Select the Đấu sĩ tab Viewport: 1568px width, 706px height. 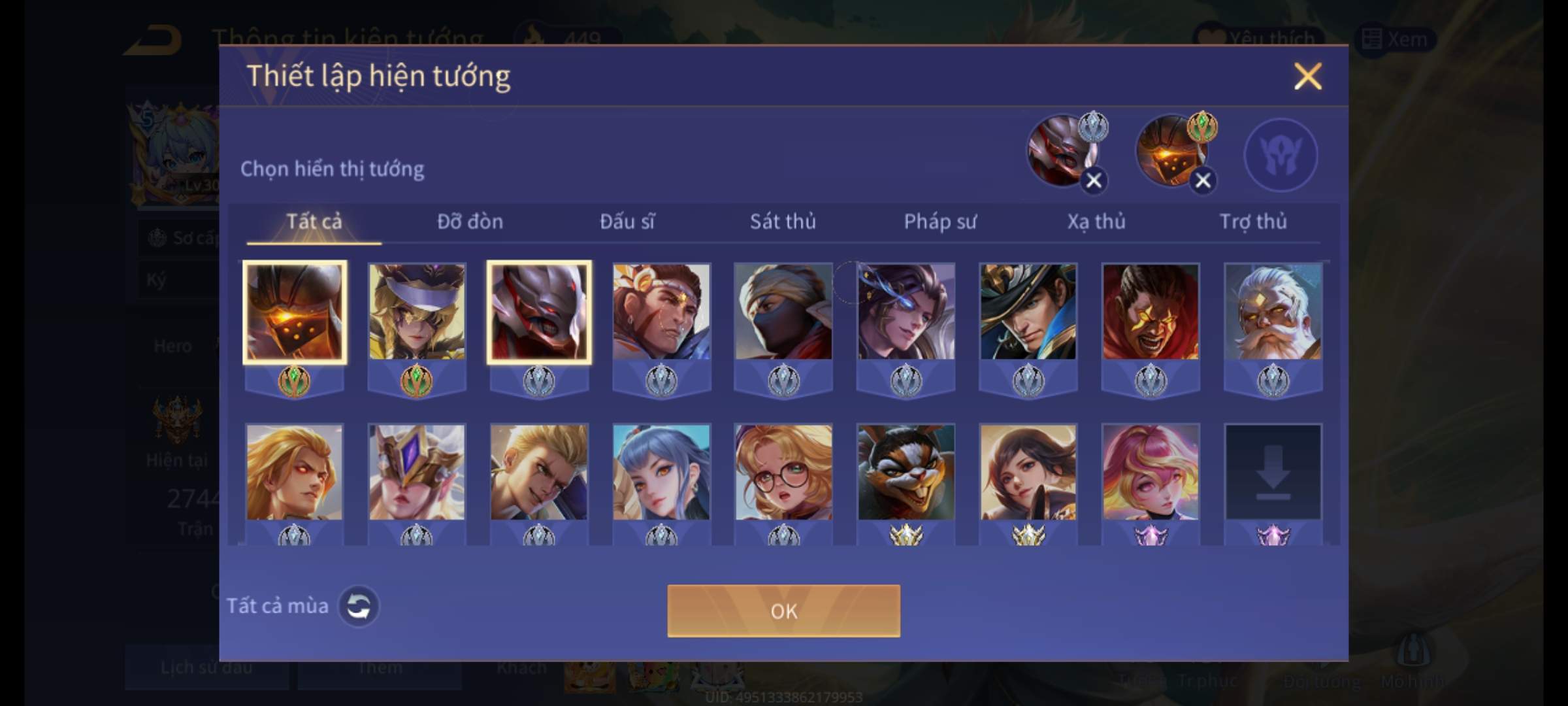point(627,222)
